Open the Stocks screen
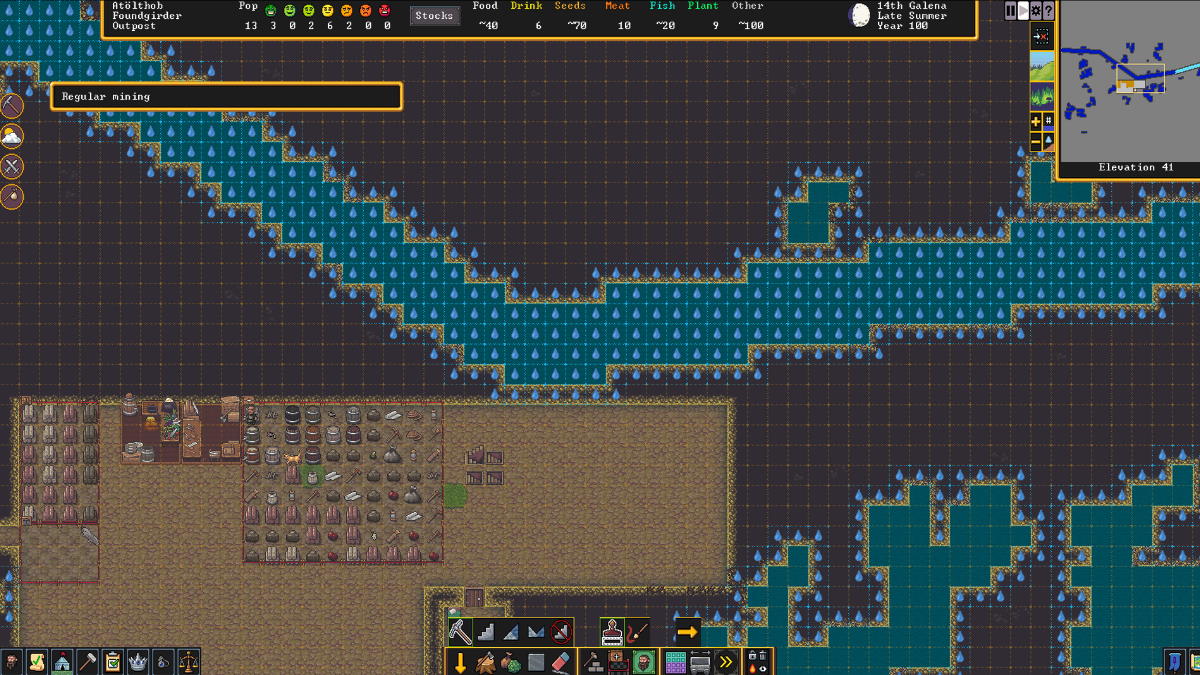This screenshot has height=675, width=1200. [434, 16]
